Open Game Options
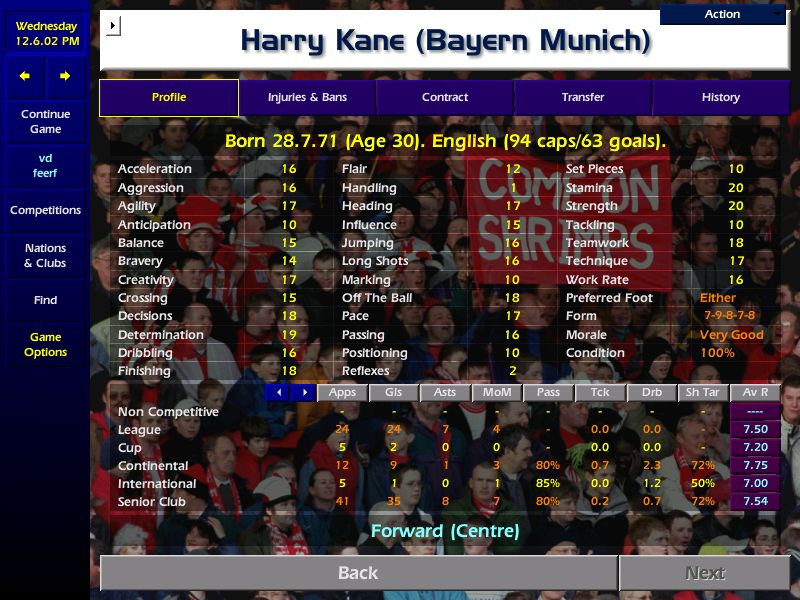 point(45,345)
